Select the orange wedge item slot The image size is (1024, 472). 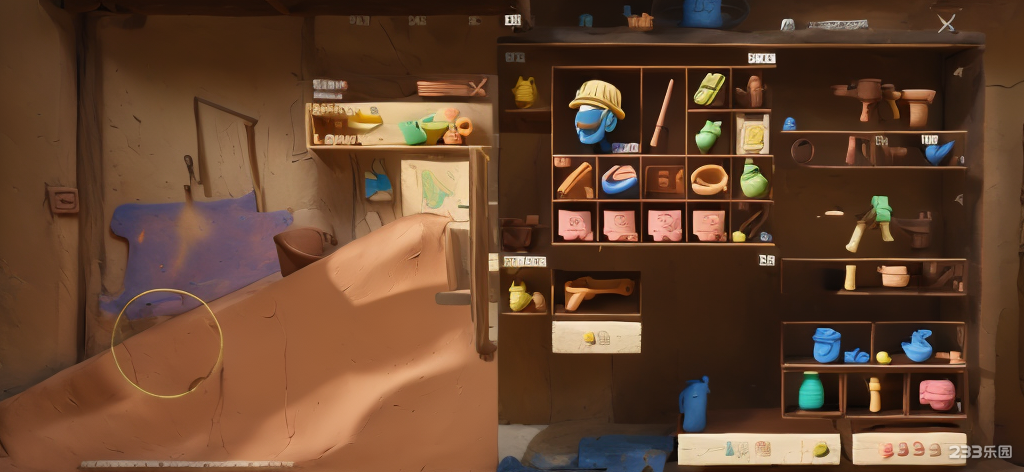(575, 179)
